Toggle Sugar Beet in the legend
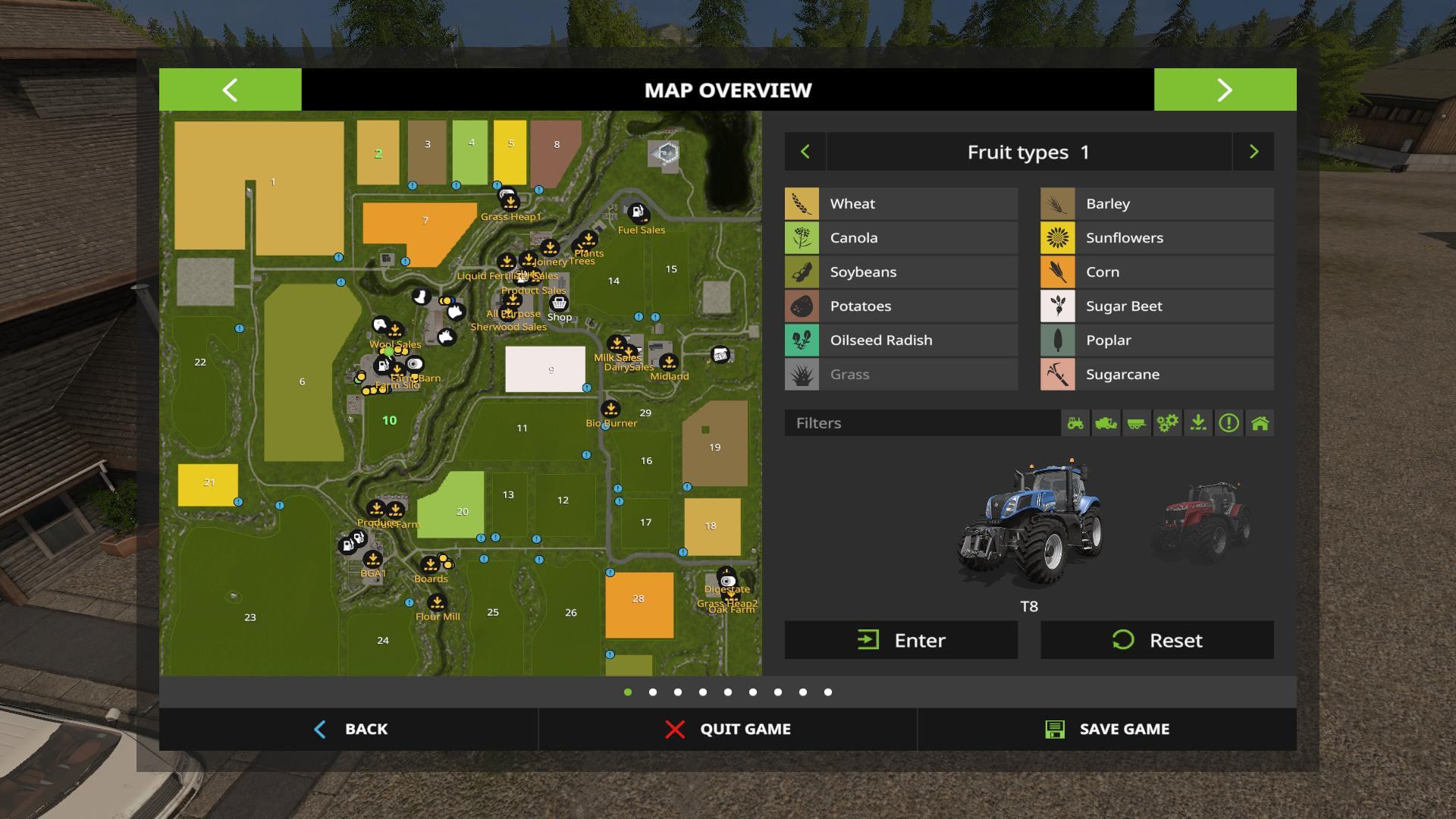 (1156, 306)
